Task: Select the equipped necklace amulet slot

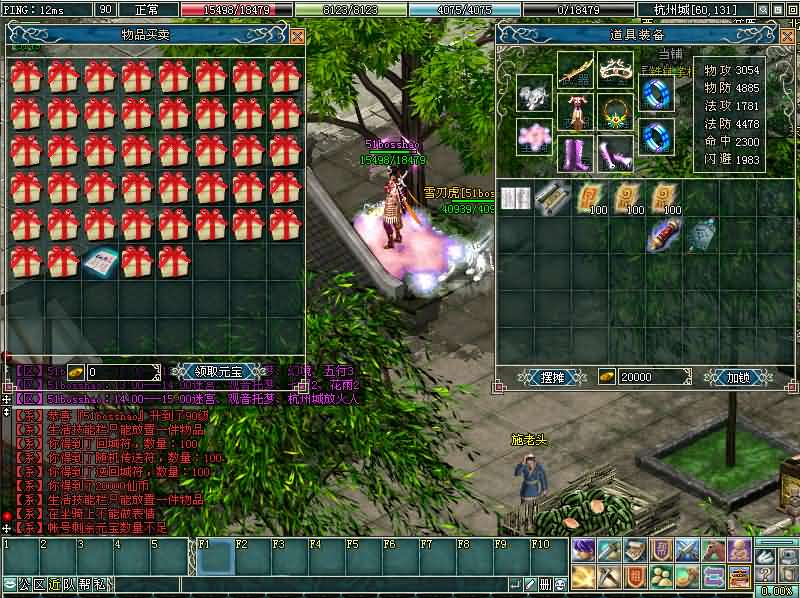Action: coord(616,113)
